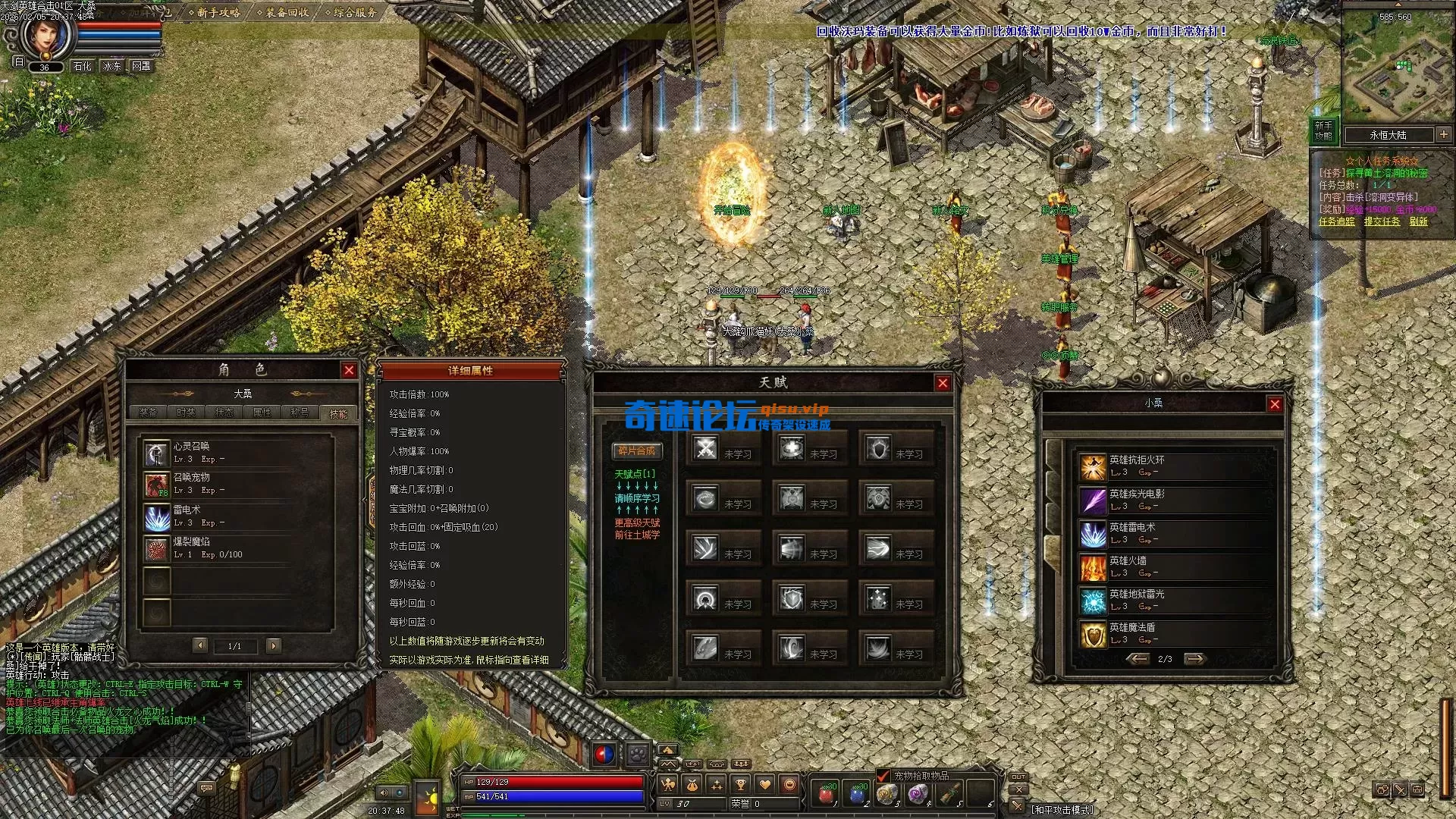Close the 小桑 hero skills window

pyautogui.click(x=1275, y=404)
